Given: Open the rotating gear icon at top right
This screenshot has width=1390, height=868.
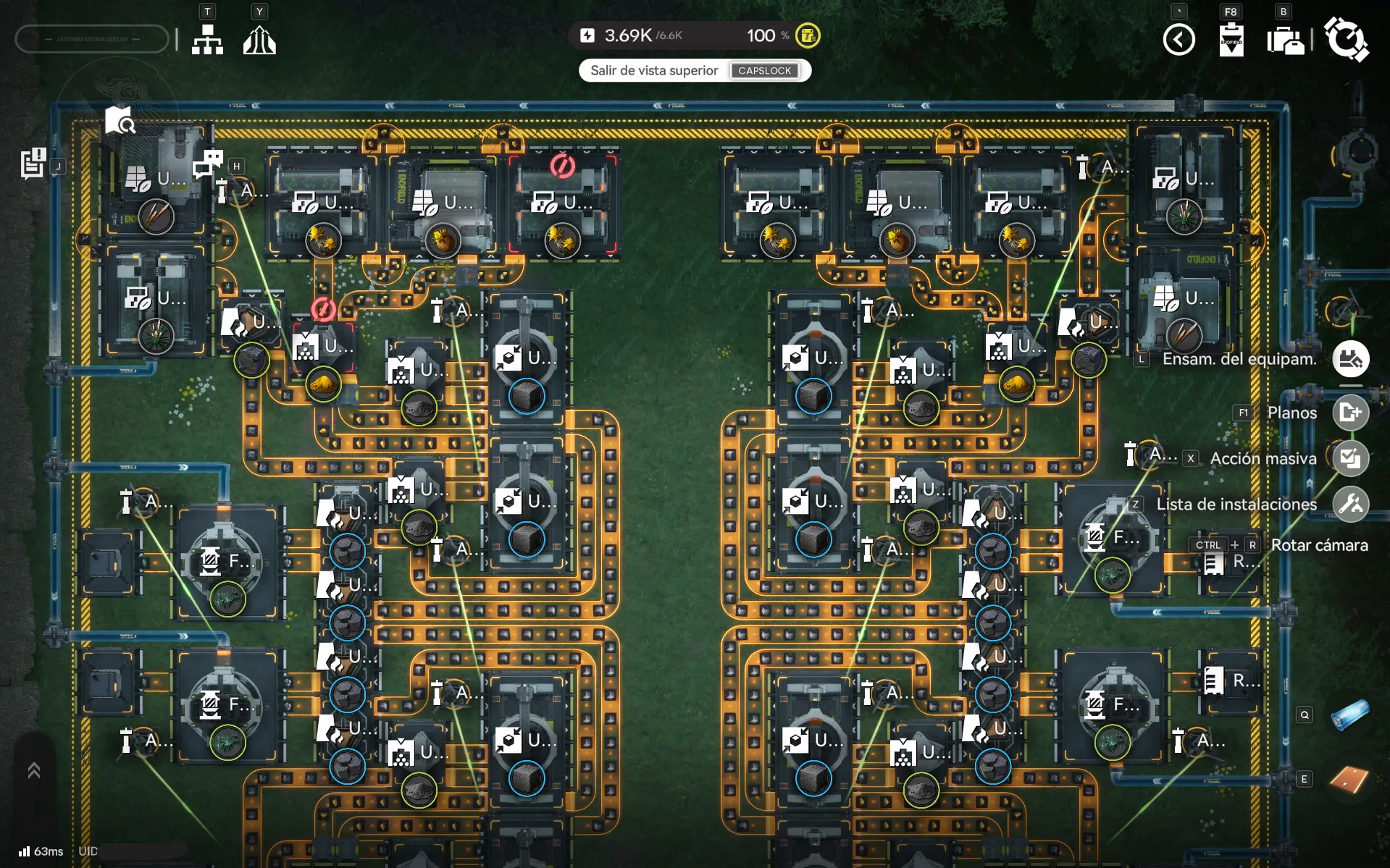Looking at the screenshot, I should (x=1345, y=39).
